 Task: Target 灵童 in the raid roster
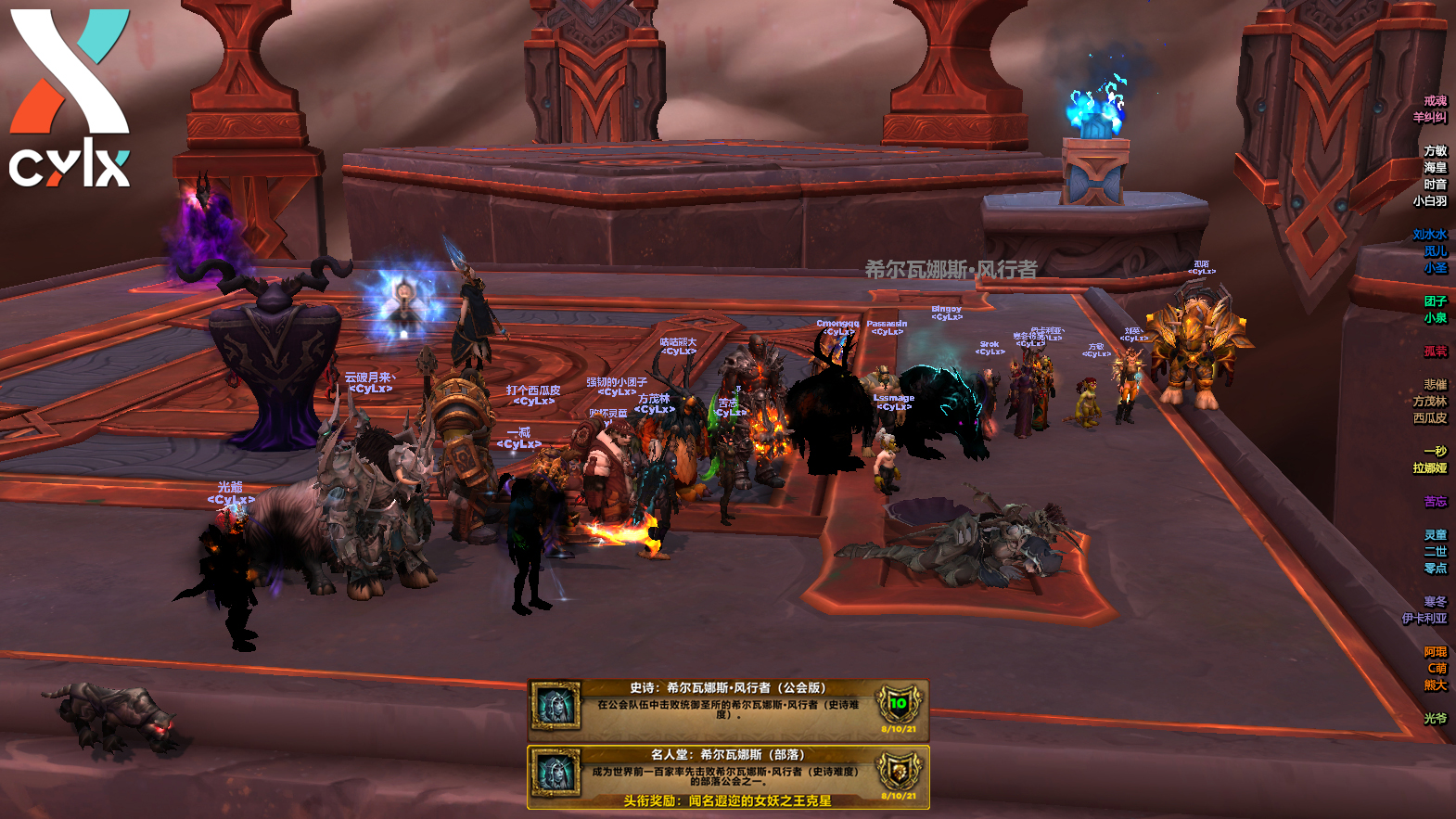tap(1435, 535)
